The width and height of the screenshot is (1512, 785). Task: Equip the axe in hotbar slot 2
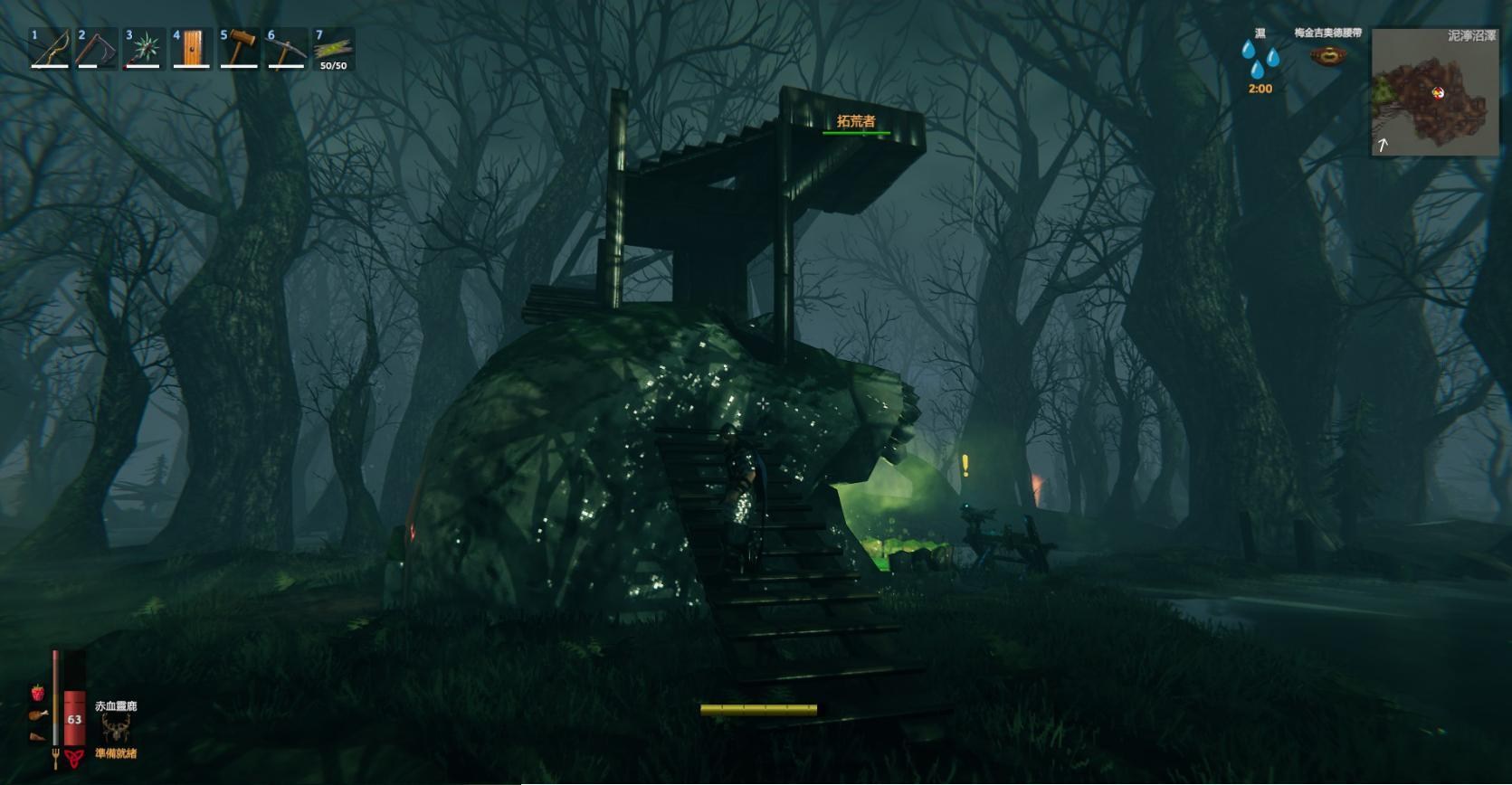[x=97, y=49]
